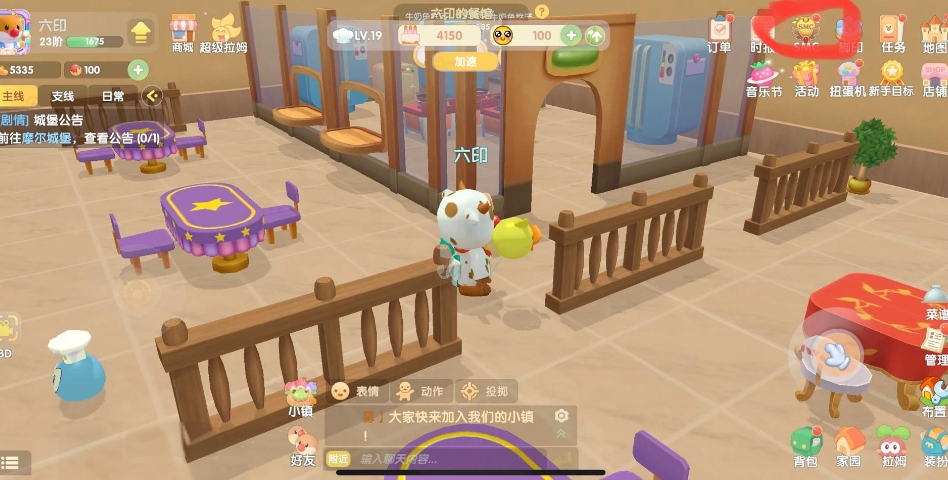Switch to the 日常 daily quest tab
This screenshot has width=948, height=480.
113,96
